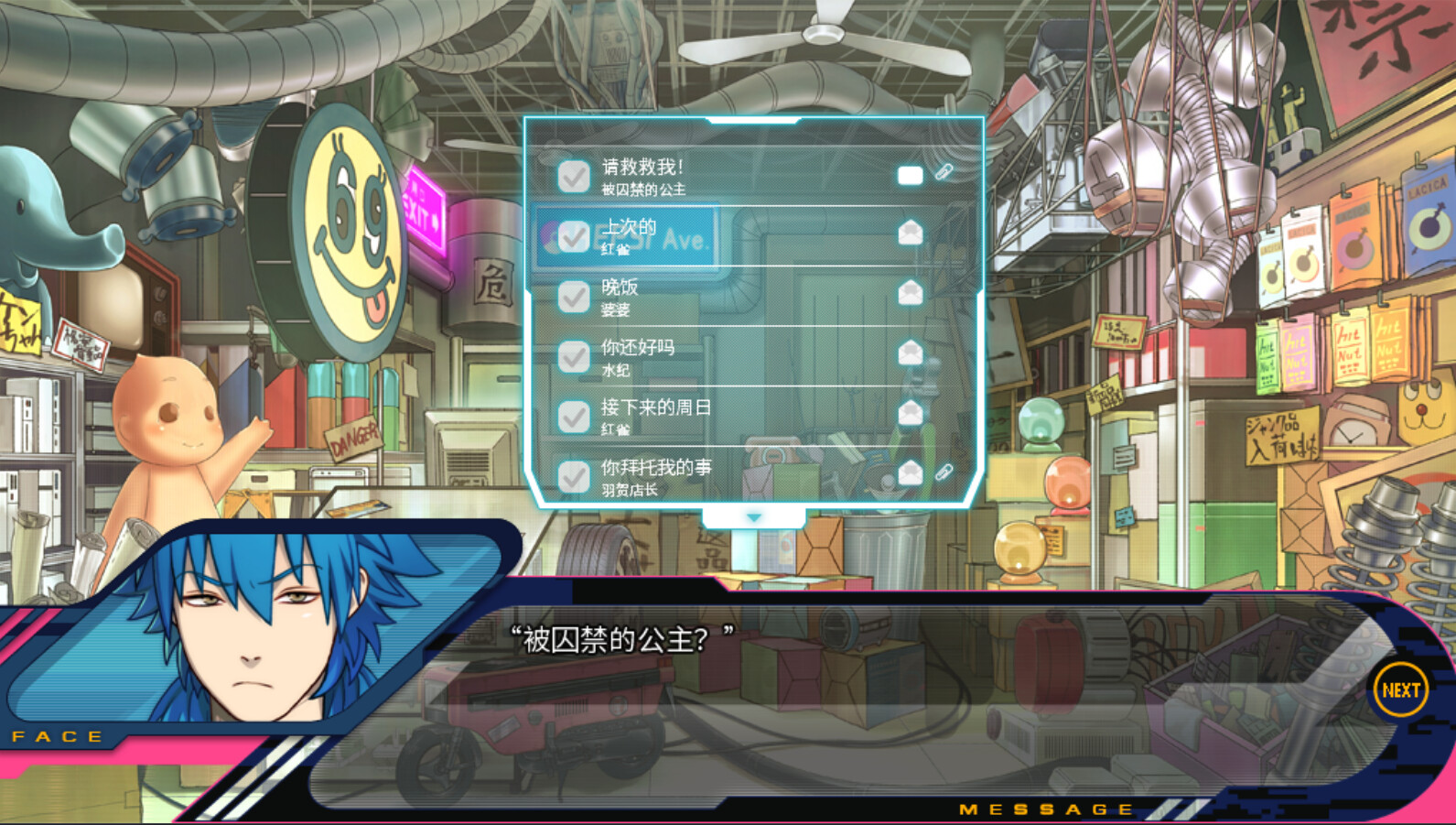
Task: Click the envelope icon next to 接下来的周日
Action: point(910,410)
